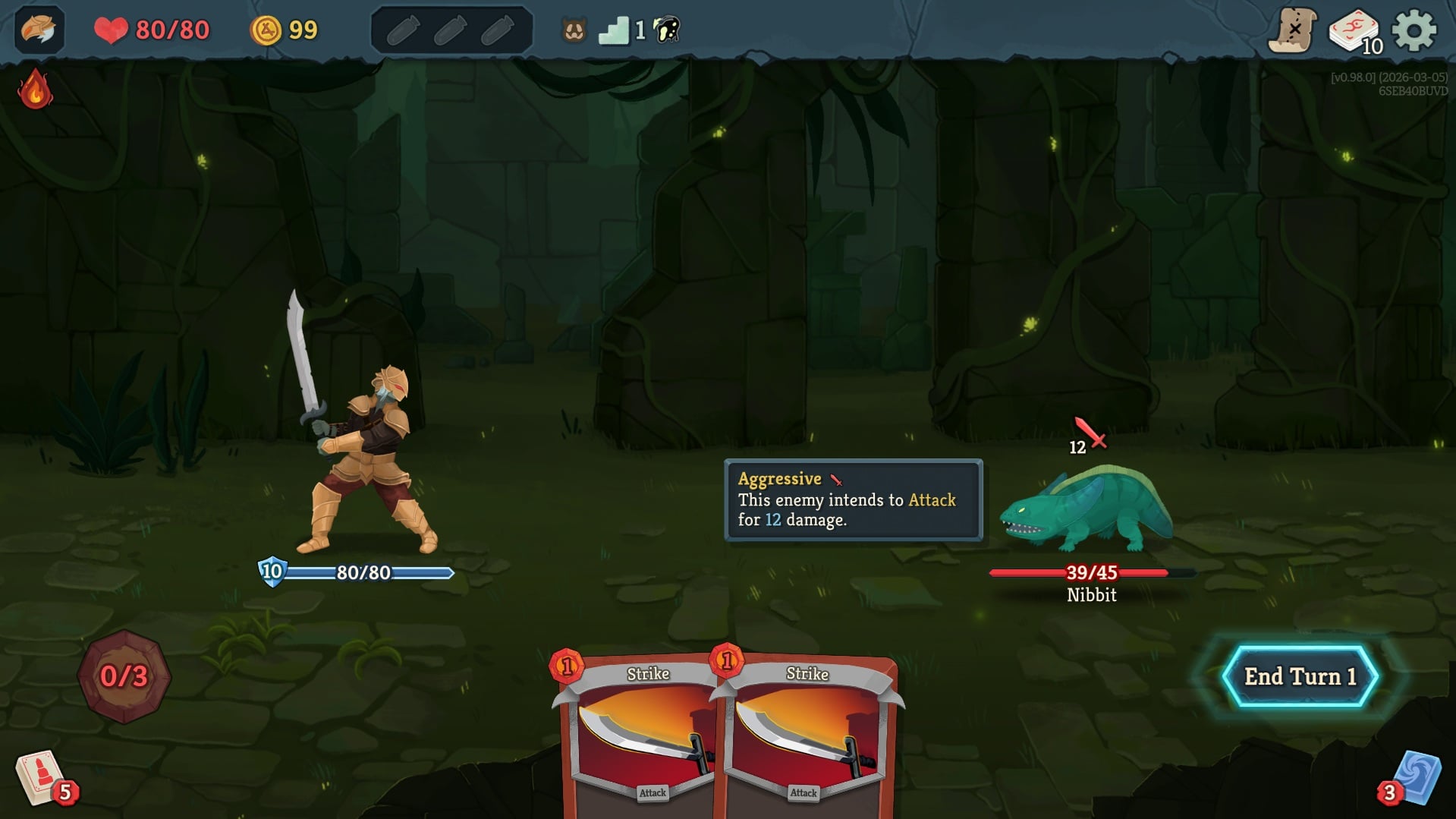This screenshot has width=1456, height=819.
Task: Show the draw pile cards
Action: point(41,778)
